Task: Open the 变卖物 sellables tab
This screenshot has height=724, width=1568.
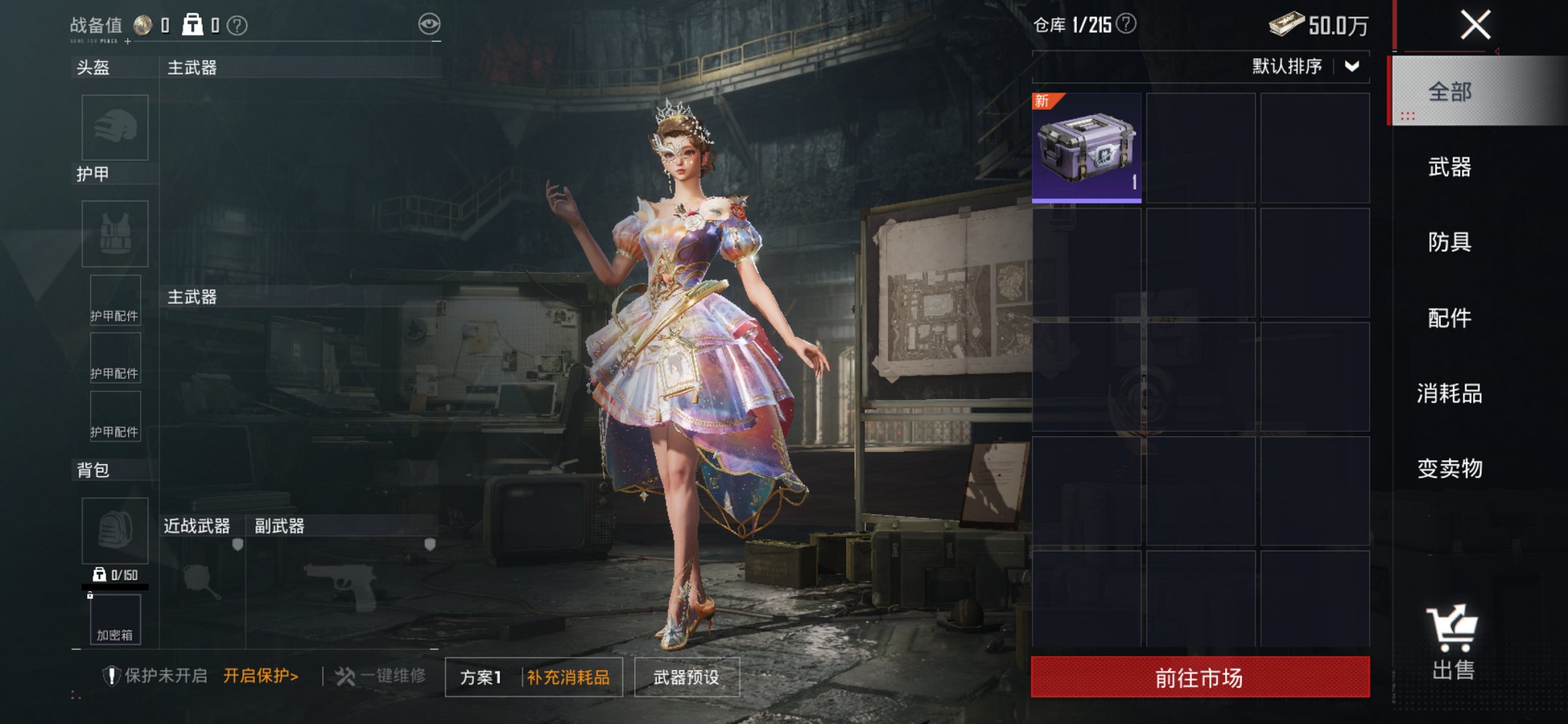Action: point(1449,468)
